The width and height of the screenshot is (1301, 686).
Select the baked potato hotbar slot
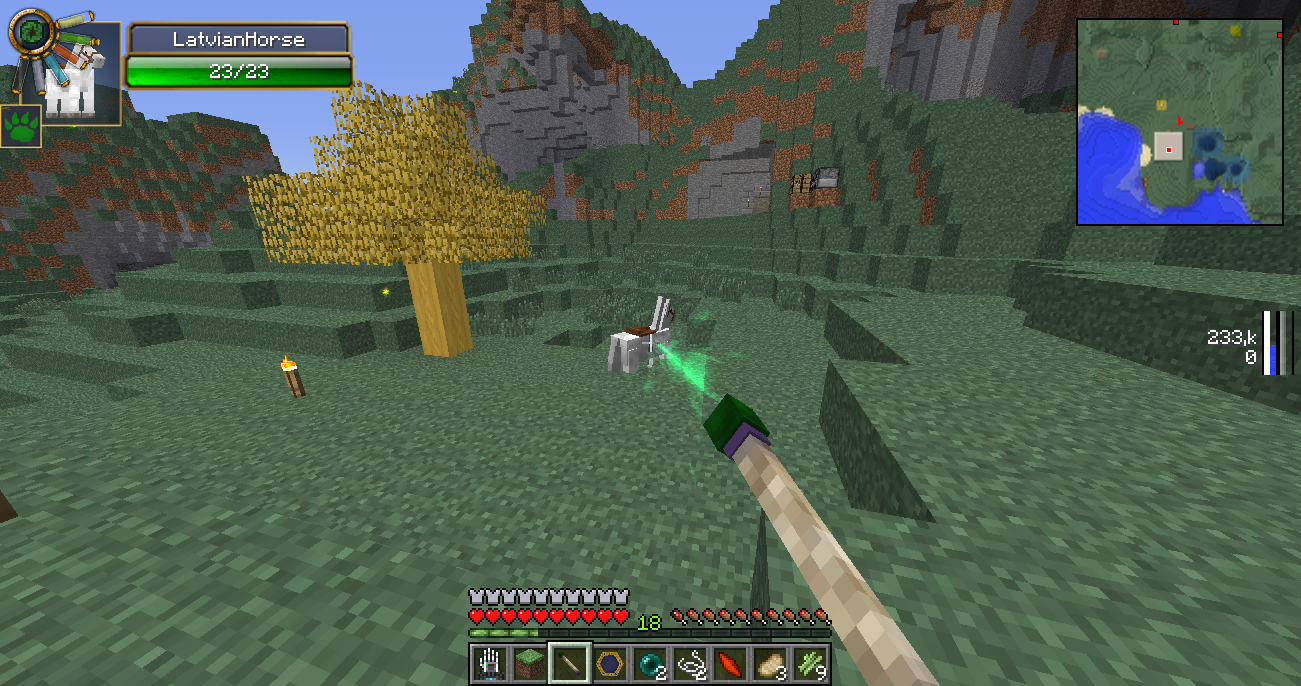point(770,663)
